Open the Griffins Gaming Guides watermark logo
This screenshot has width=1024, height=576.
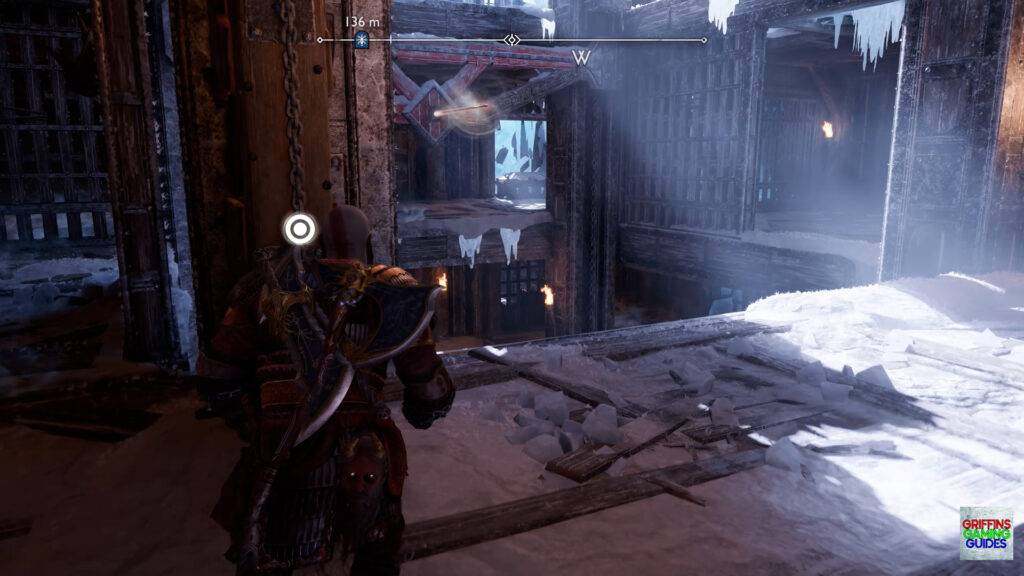coord(985,533)
